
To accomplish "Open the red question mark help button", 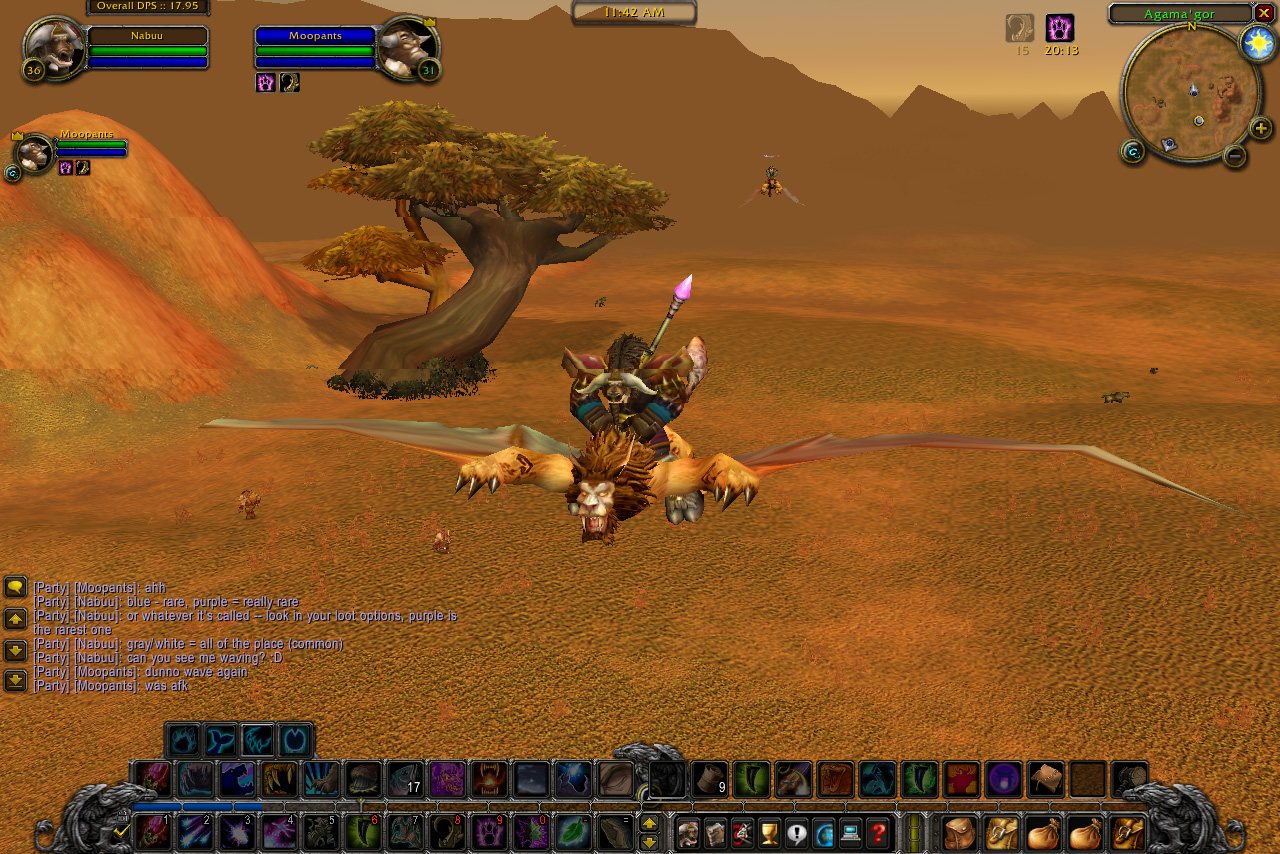I will 878,832.
